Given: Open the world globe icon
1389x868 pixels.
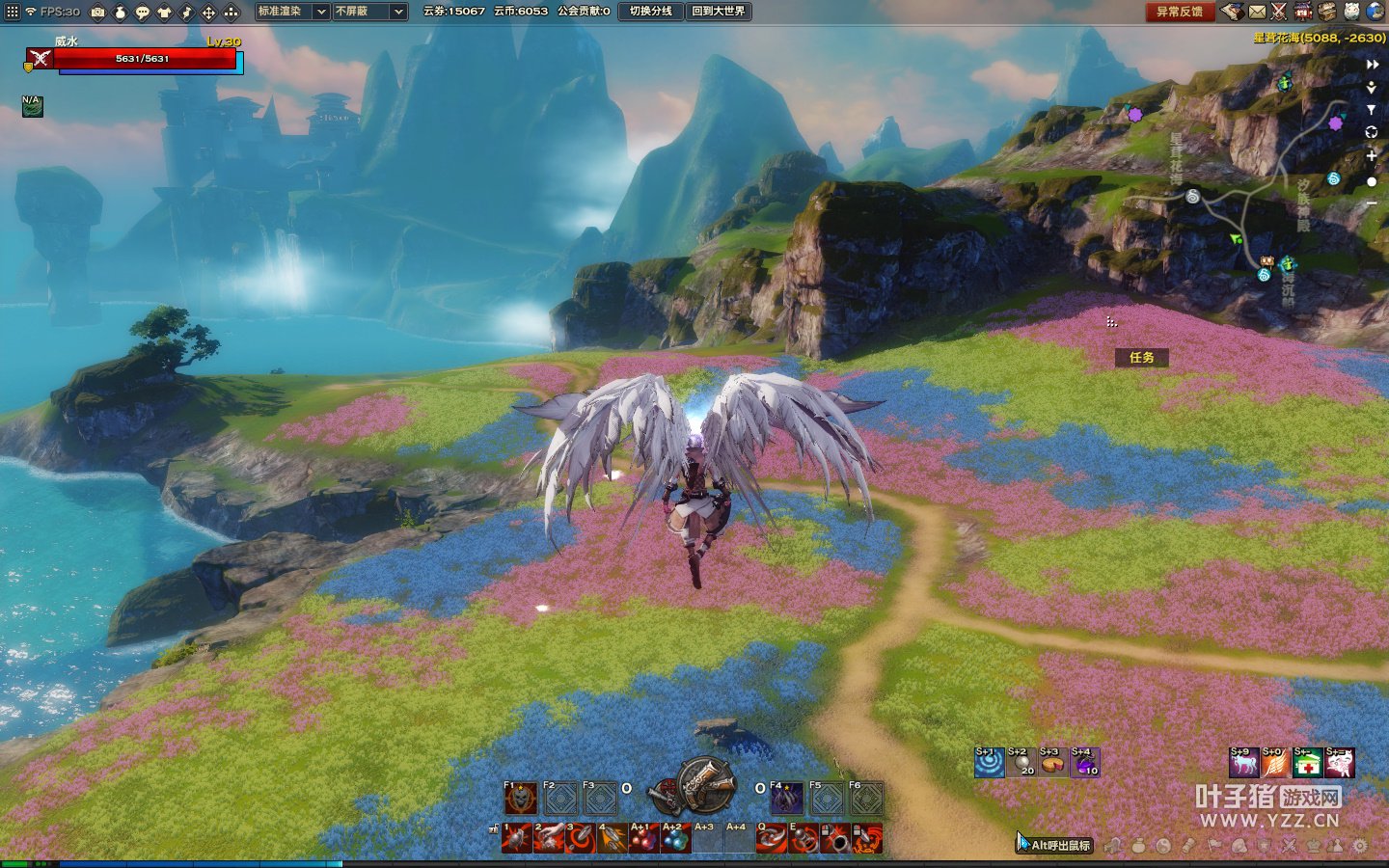Looking at the screenshot, I should [x=1375, y=12].
